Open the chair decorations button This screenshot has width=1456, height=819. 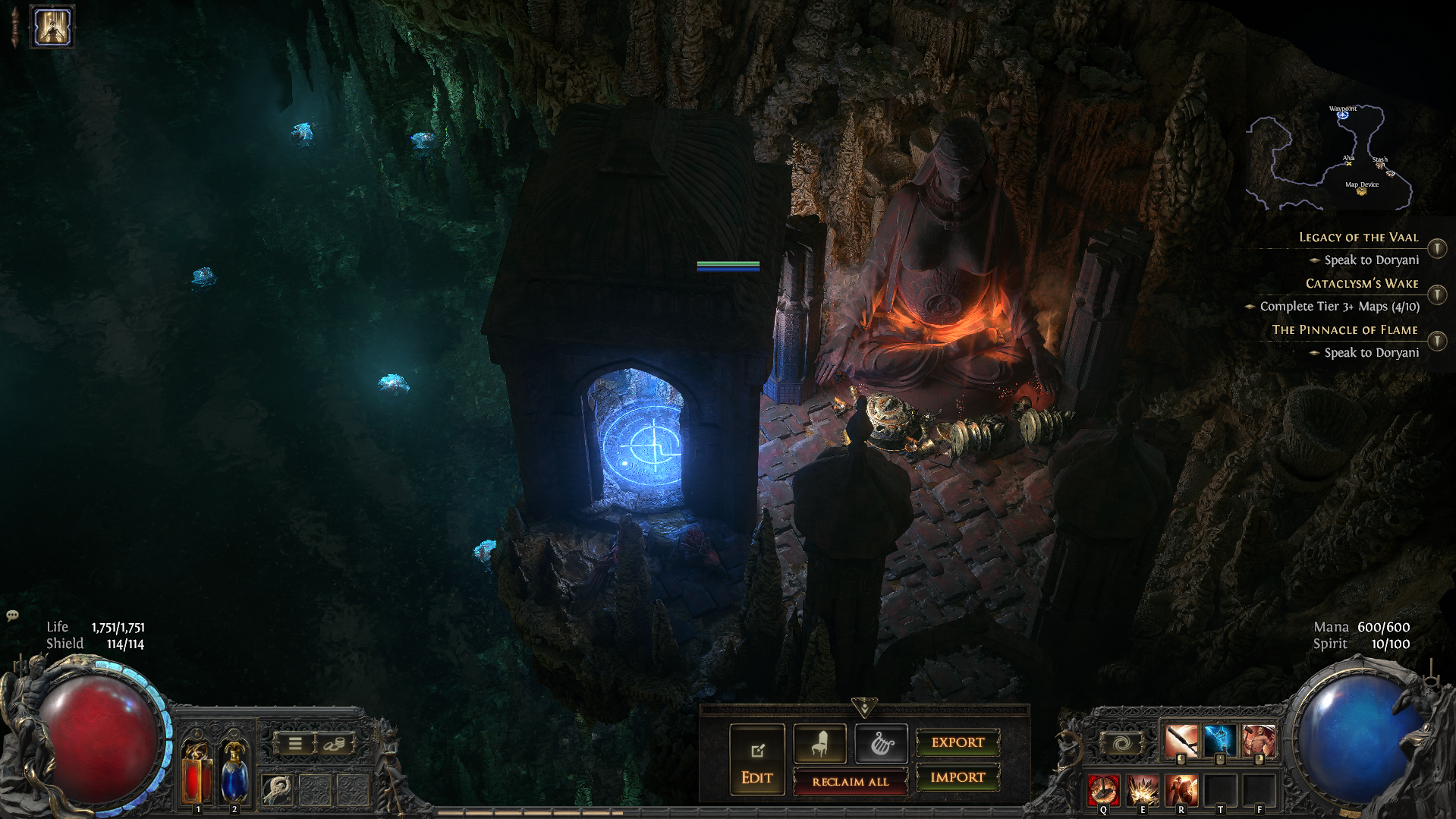tap(819, 744)
